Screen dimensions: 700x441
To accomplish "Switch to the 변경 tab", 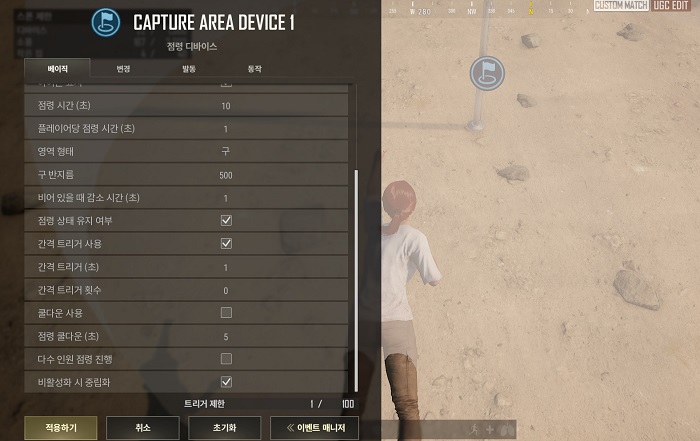I will pos(123,69).
